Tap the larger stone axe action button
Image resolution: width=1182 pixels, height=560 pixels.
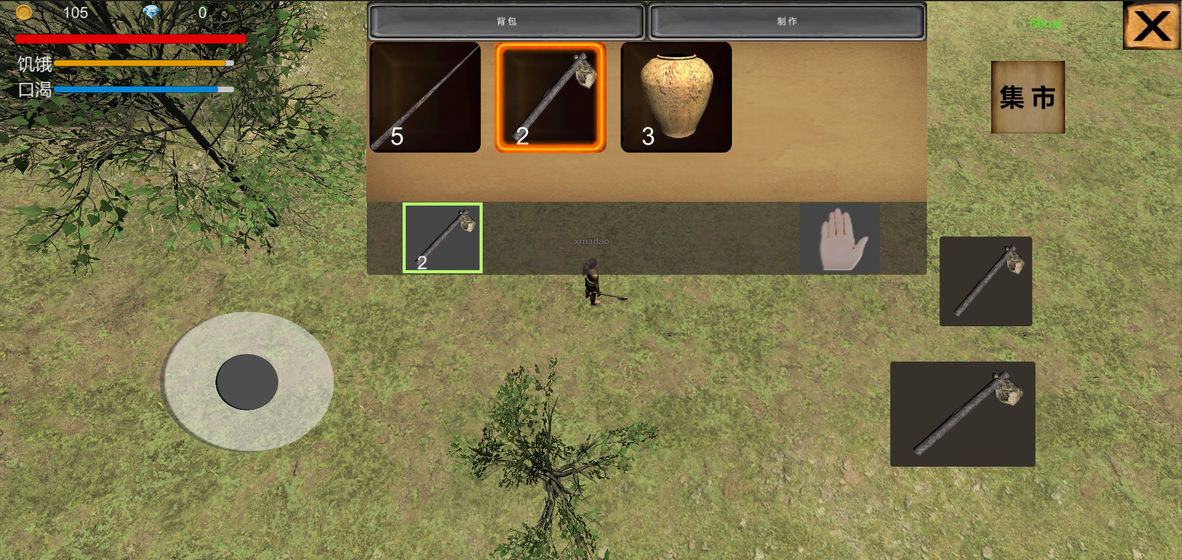(x=962, y=414)
